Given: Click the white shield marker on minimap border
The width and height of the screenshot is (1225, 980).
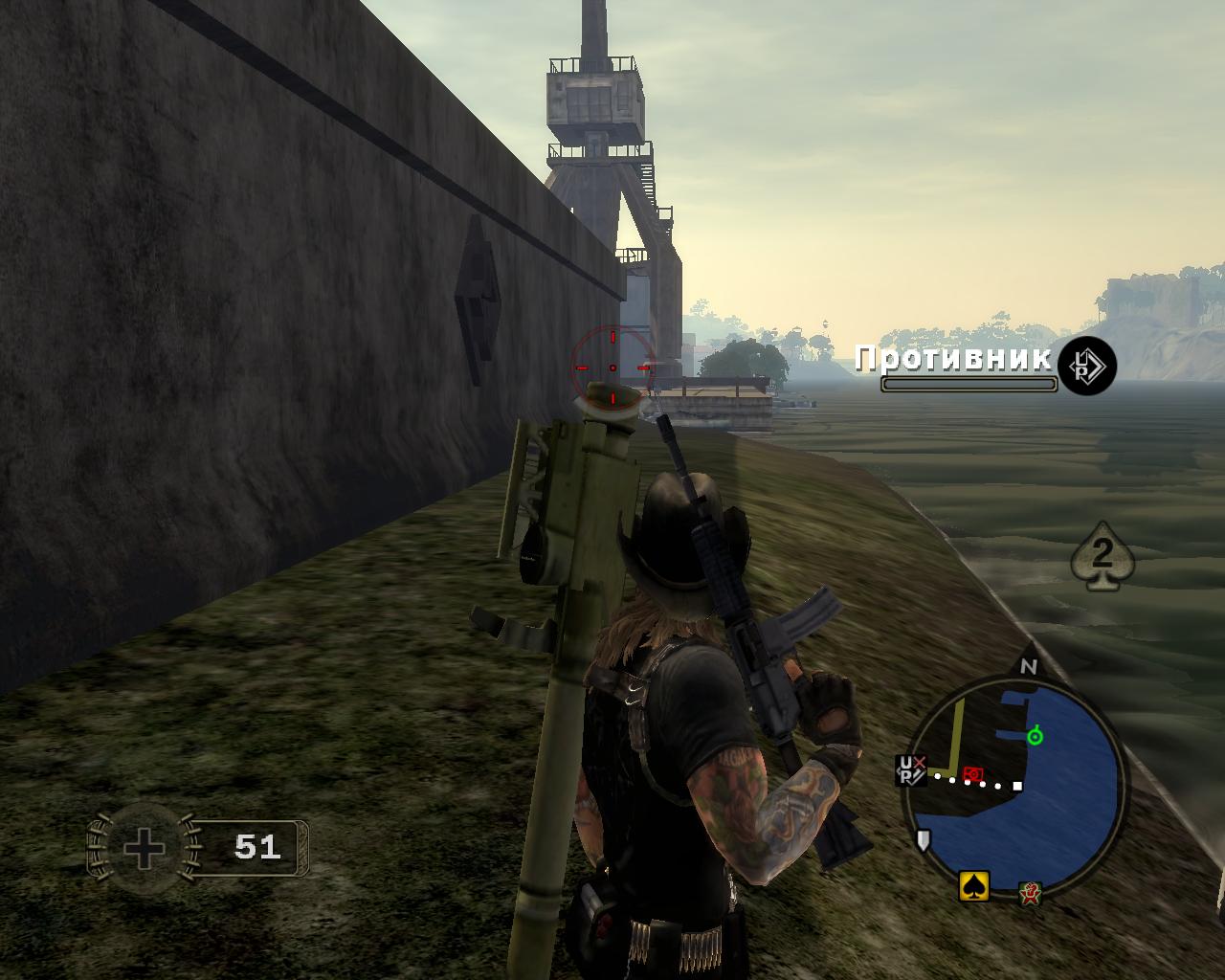Looking at the screenshot, I should tap(924, 839).
